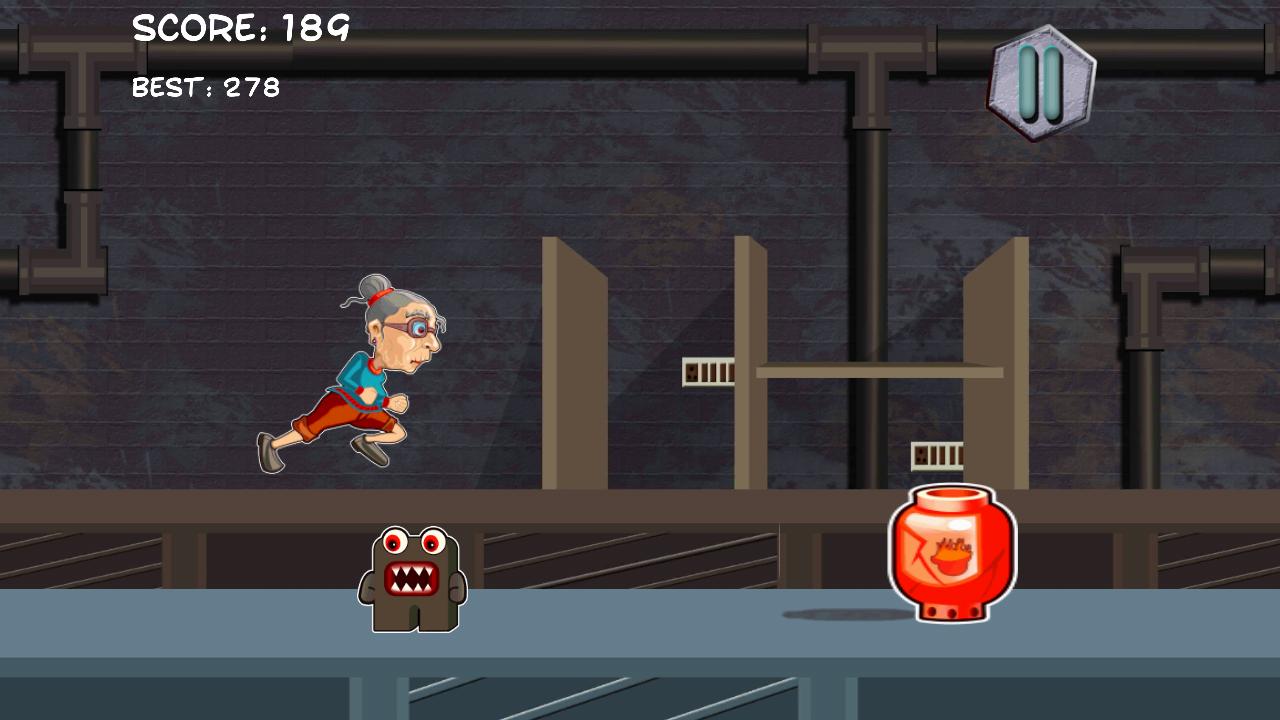The height and width of the screenshot is (720, 1280).
Task: Click the monster's sharp-toothed mouth
Action: point(413,578)
